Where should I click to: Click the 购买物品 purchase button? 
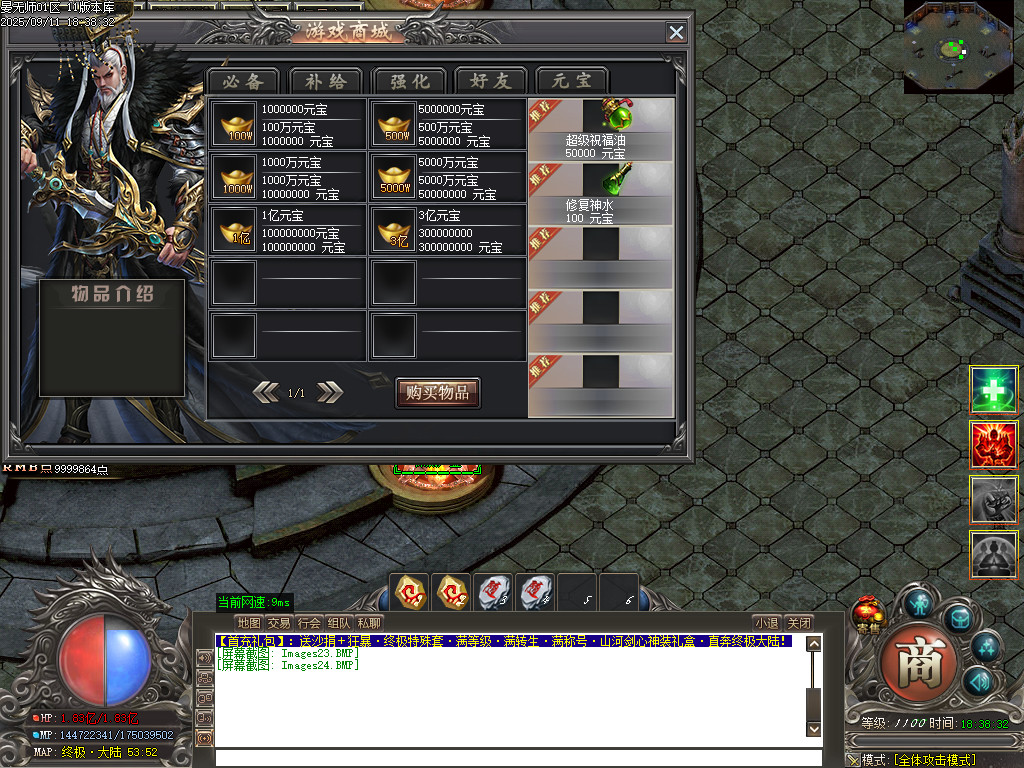point(437,393)
